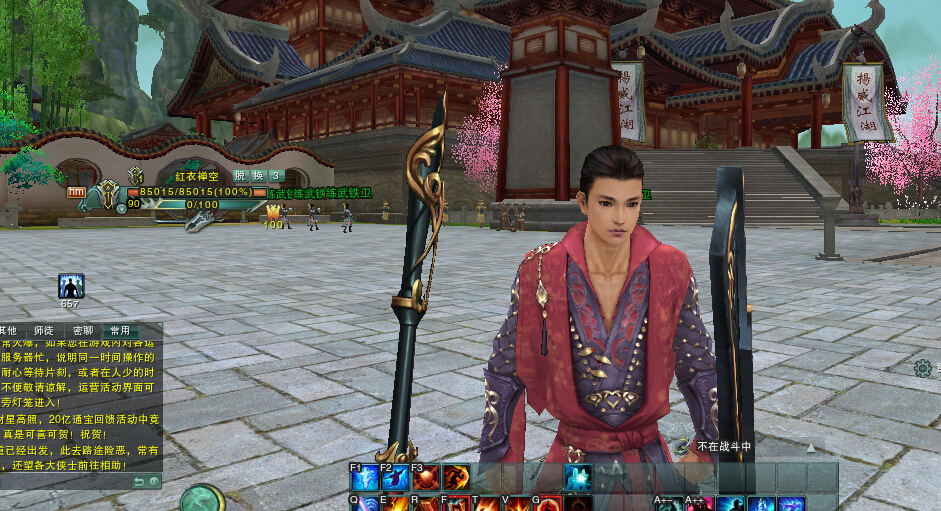Click the green orb at bottom left

click(x=203, y=498)
